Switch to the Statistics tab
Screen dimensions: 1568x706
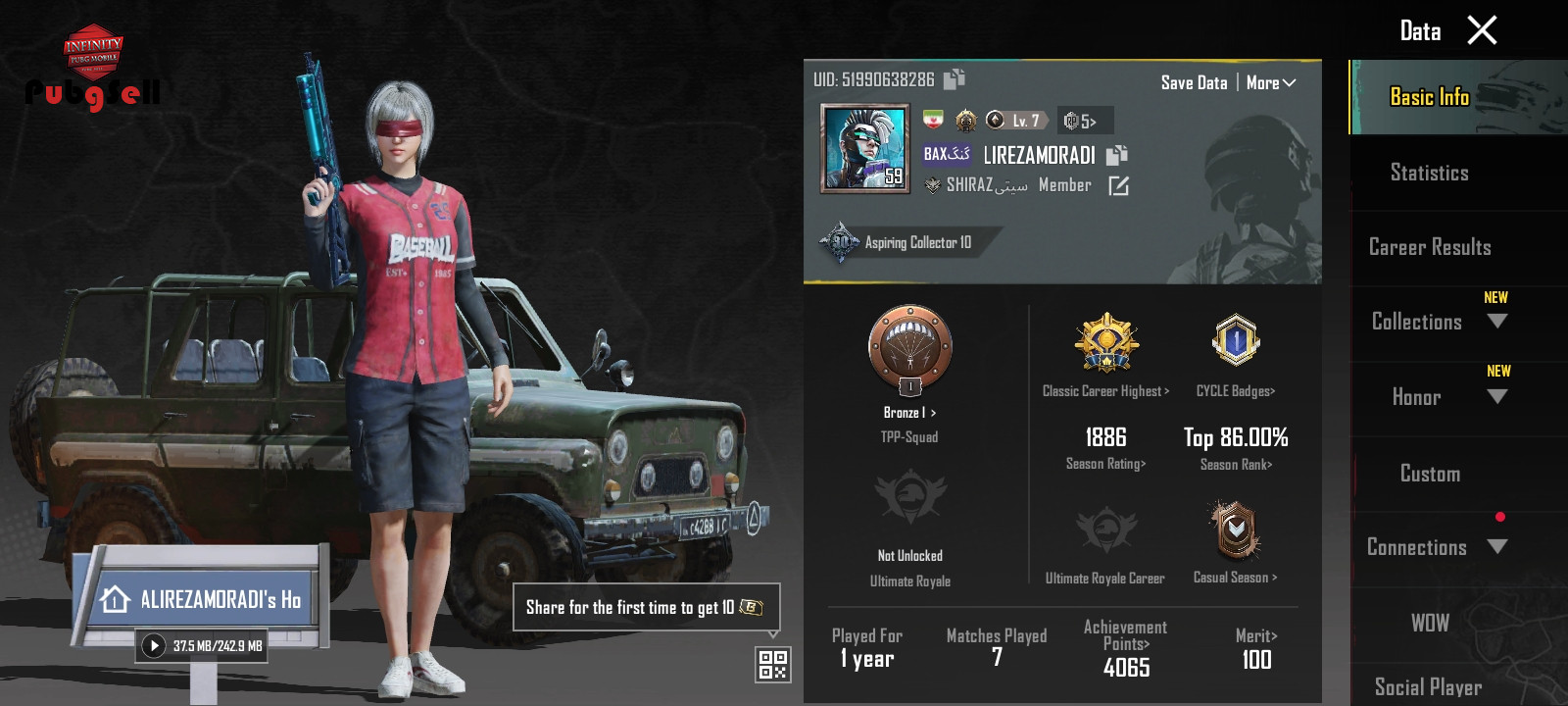click(x=1429, y=174)
